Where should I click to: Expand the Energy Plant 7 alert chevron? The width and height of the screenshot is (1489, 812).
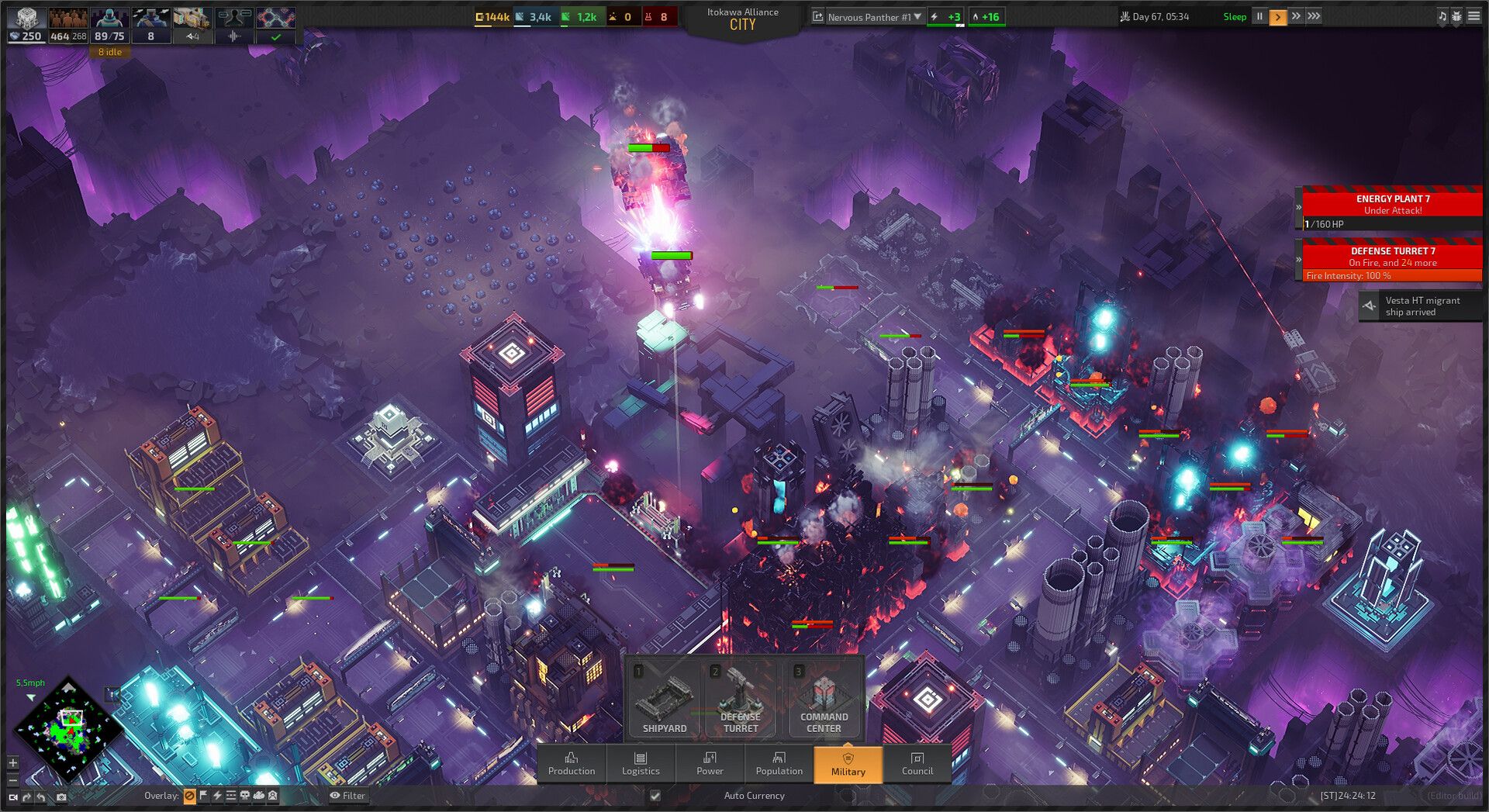[1299, 206]
